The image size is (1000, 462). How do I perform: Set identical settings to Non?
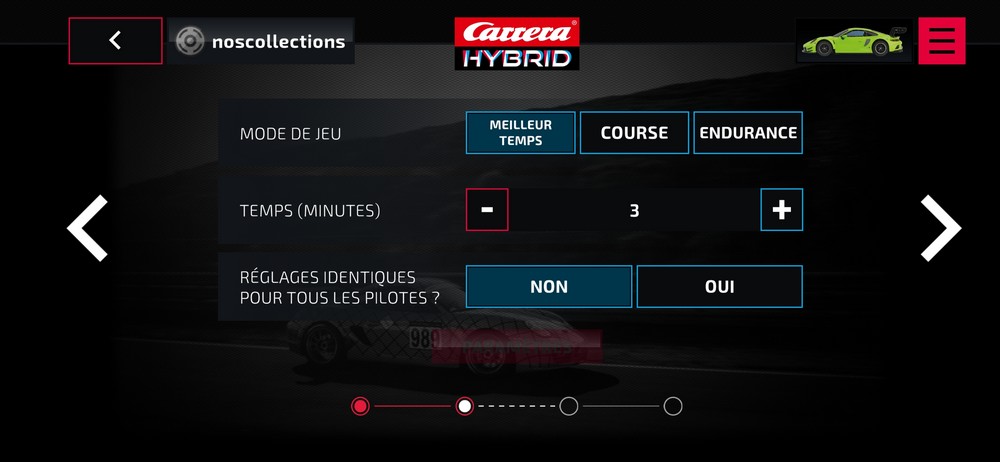[549, 287]
